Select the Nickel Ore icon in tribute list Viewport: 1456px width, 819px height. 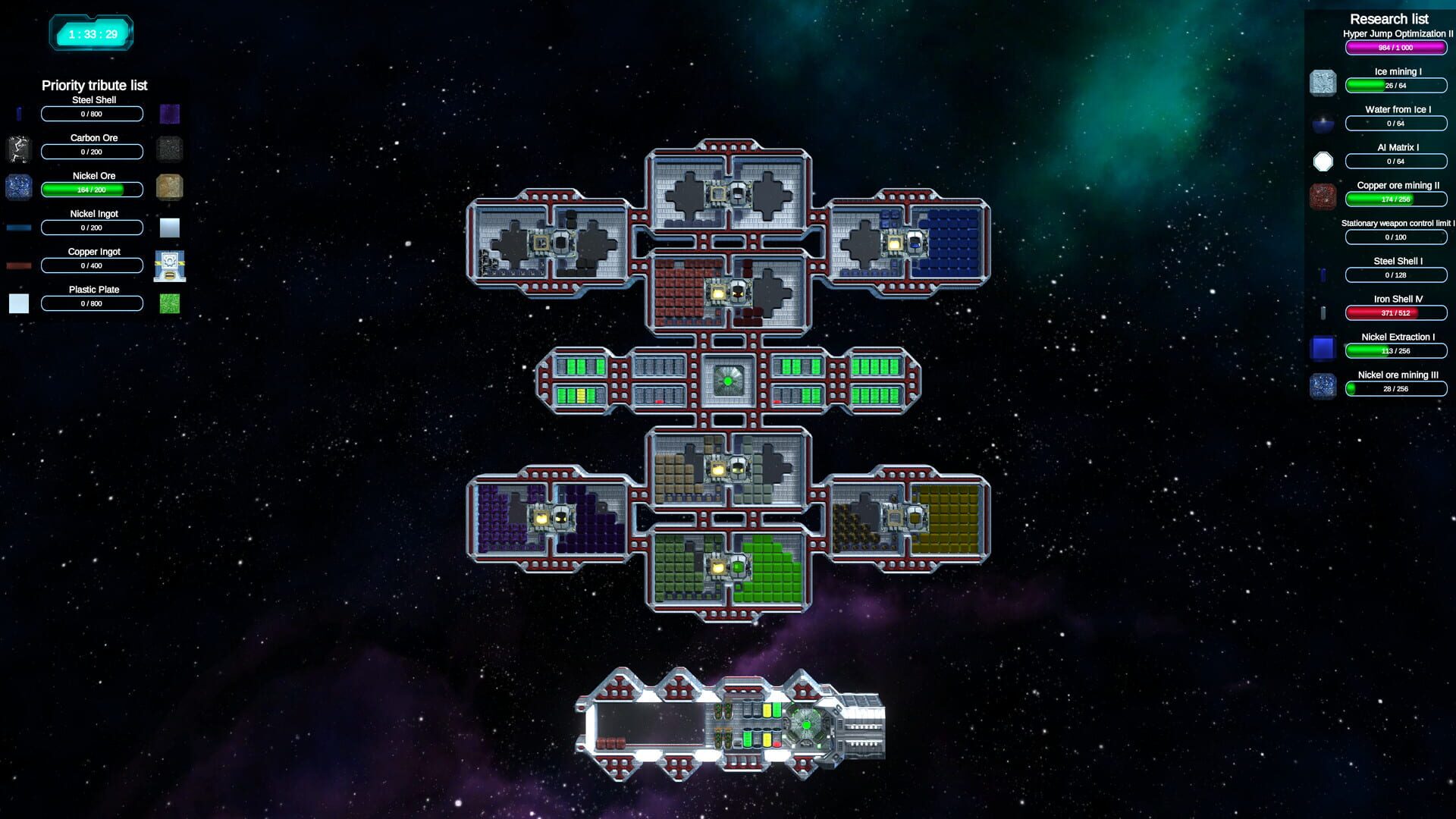[x=19, y=186]
